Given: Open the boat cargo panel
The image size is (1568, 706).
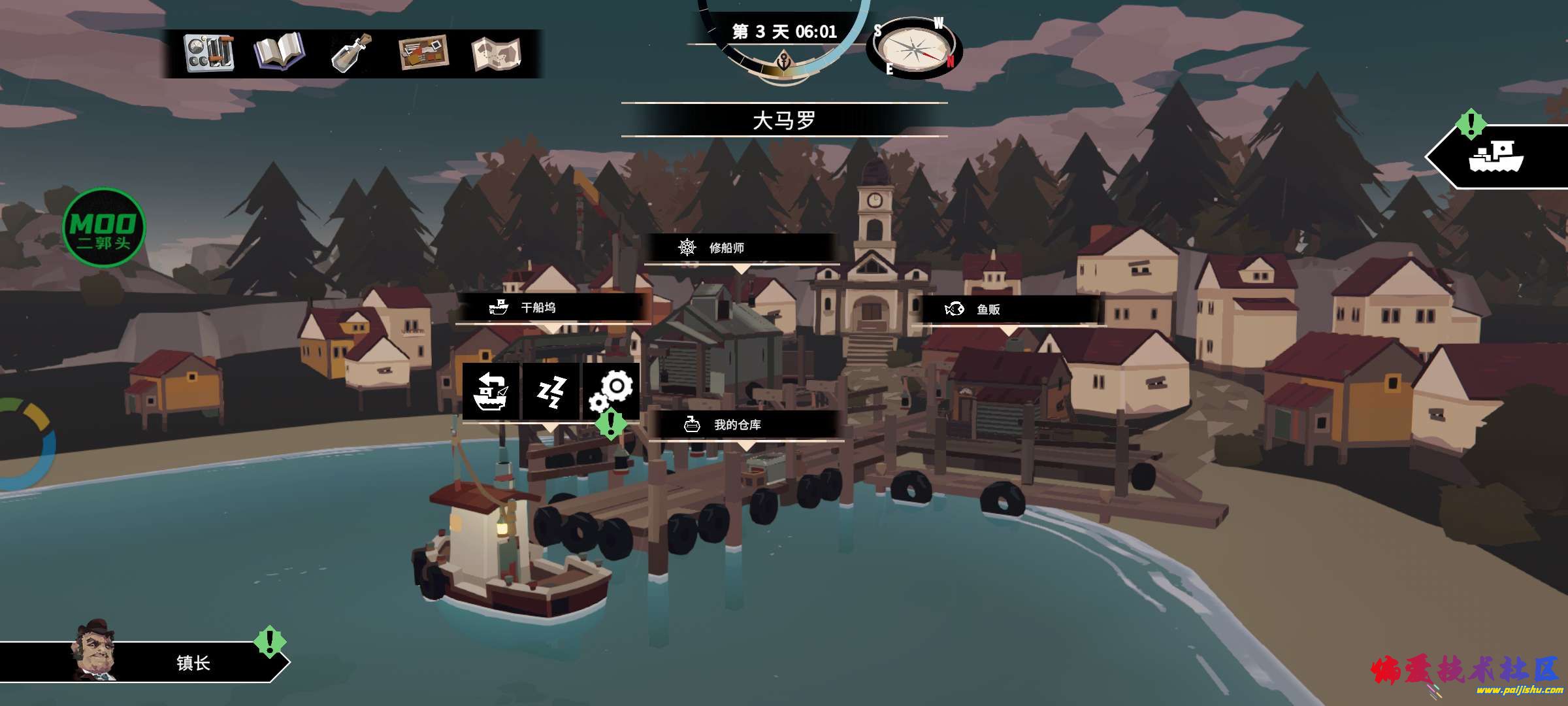Looking at the screenshot, I should click(1497, 157).
